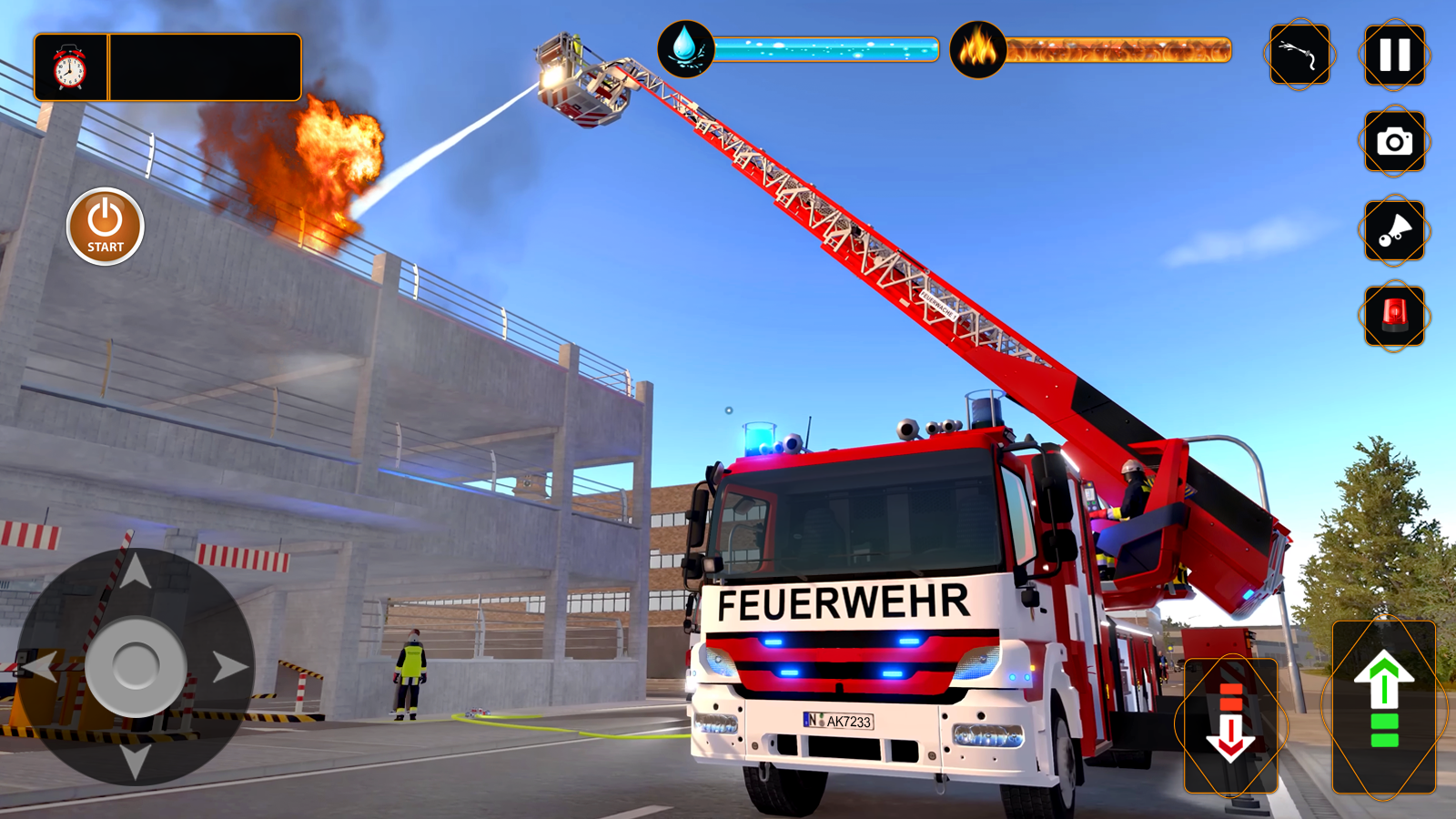Image resolution: width=1456 pixels, height=819 pixels.
Task: Tap the orange START power button
Action: [x=106, y=227]
